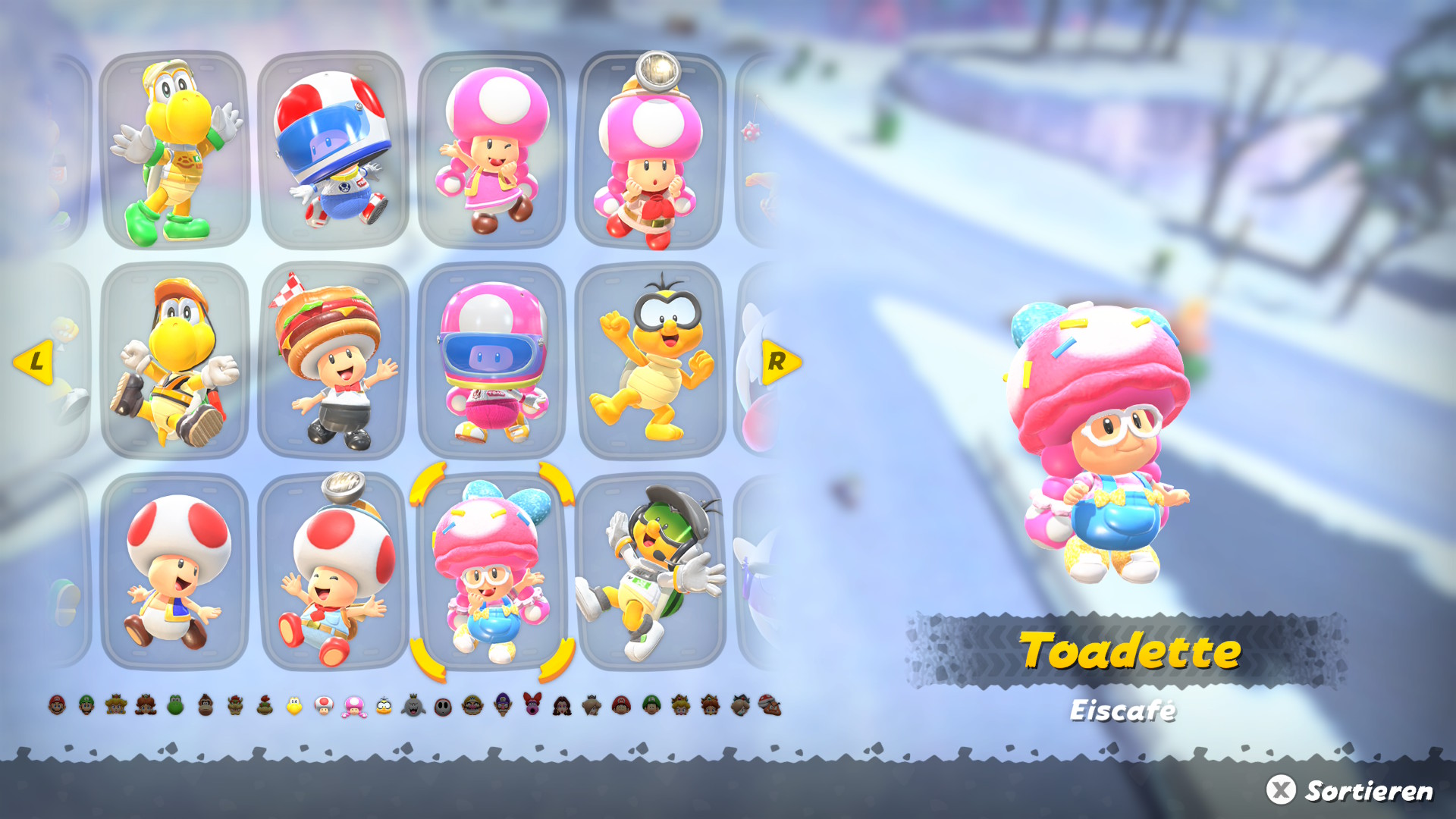
Task: Select the King Boo head icon
Action: coord(413,707)
